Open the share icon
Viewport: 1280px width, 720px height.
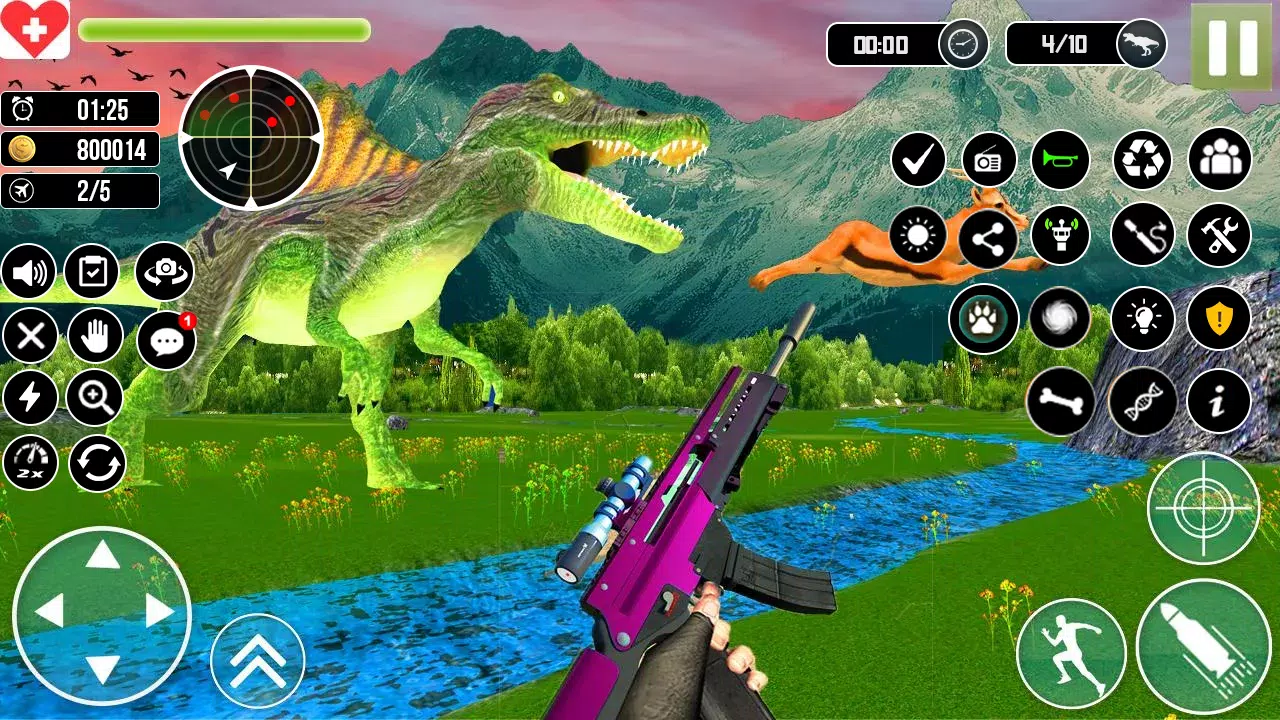[x=987, y=240]
